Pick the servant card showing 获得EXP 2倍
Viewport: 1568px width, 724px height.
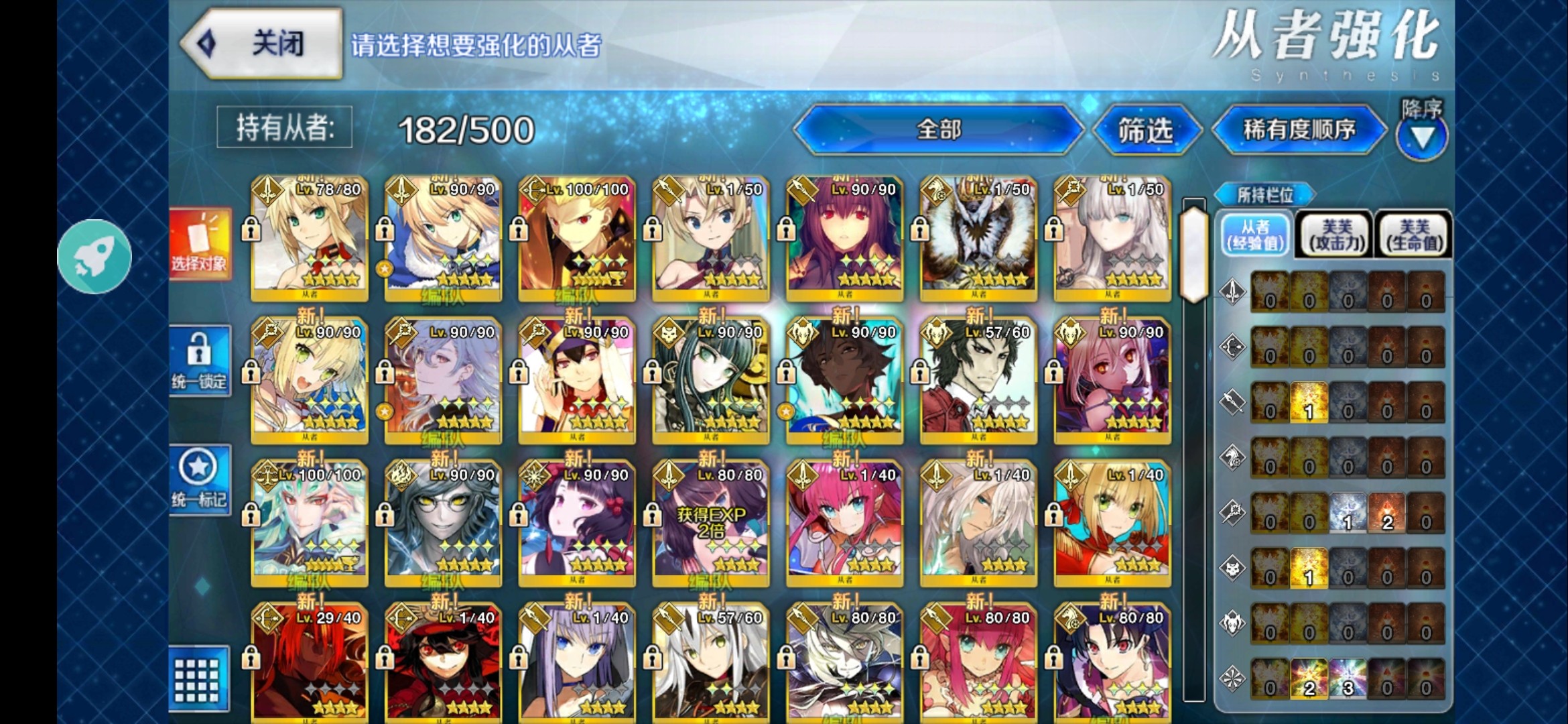click(710, 523)
